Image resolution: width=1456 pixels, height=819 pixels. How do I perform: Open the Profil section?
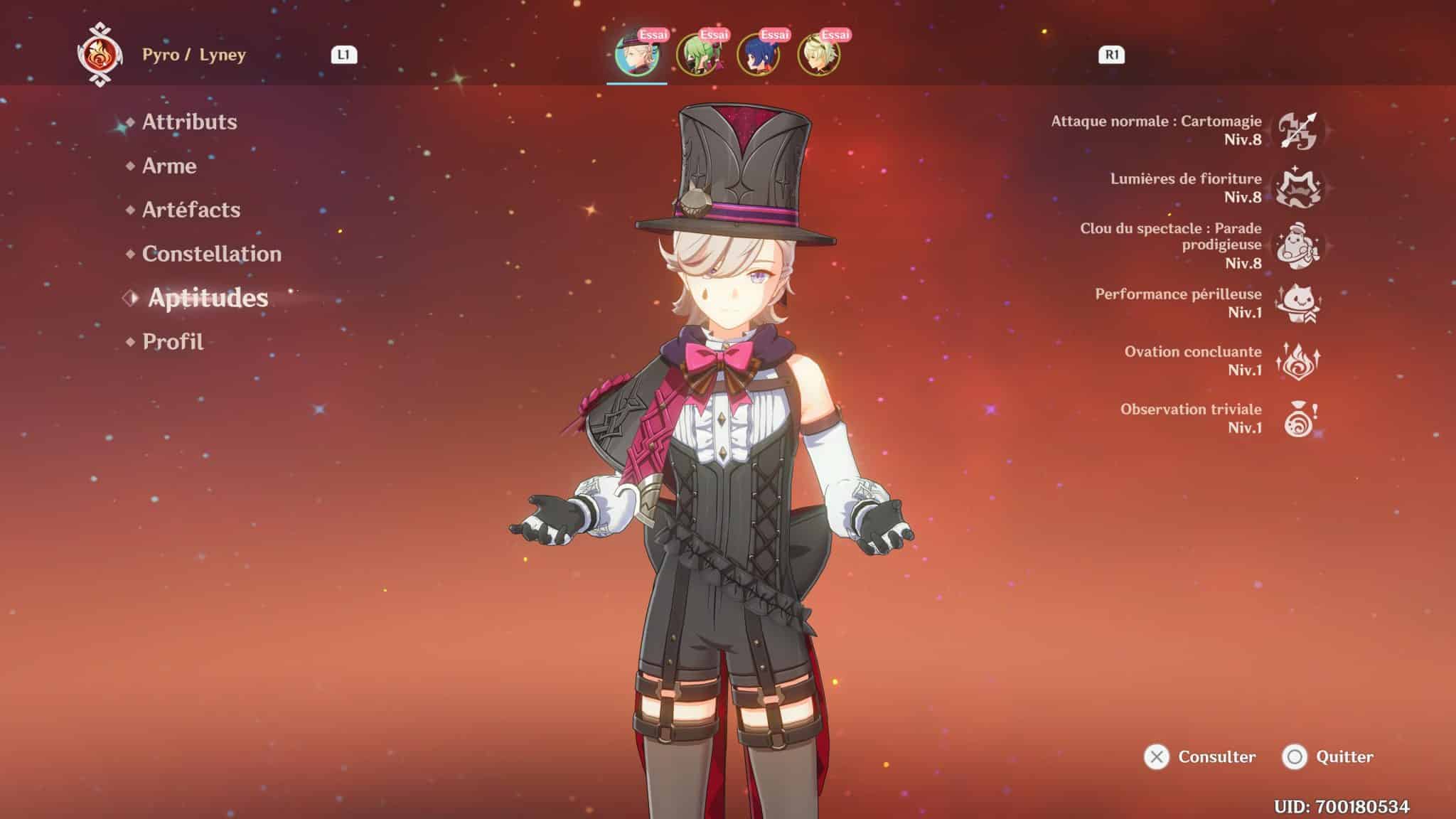click(171, 342)
